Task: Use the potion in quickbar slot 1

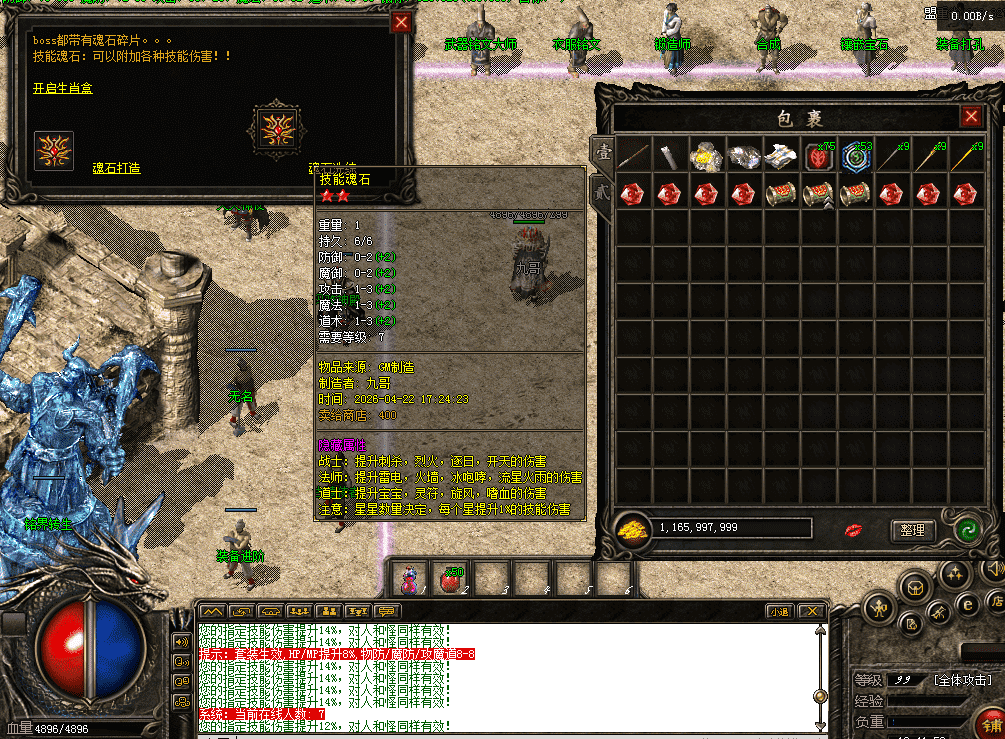Action: point(410,579)
